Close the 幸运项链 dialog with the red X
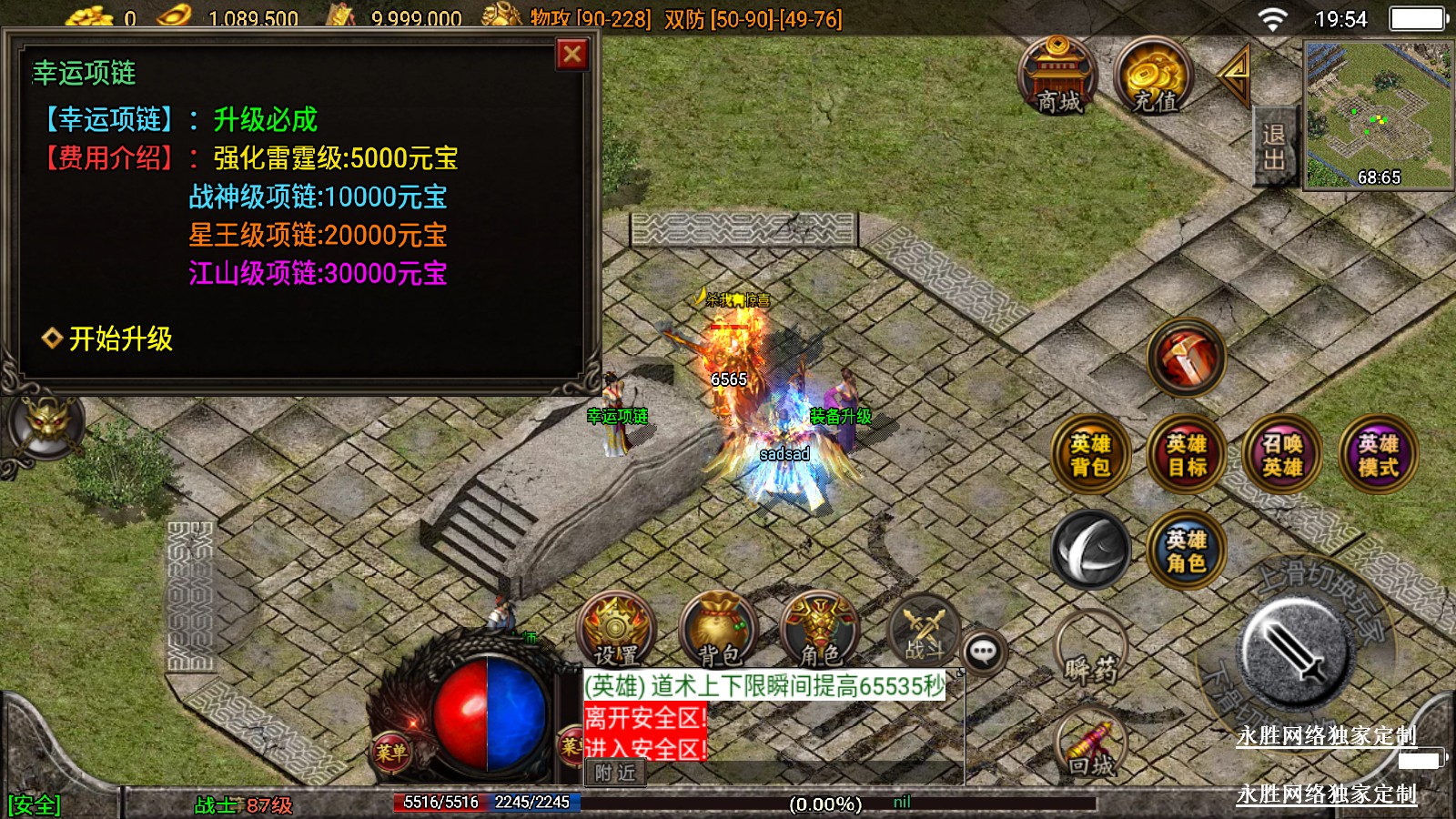 [x=572, y=55]
